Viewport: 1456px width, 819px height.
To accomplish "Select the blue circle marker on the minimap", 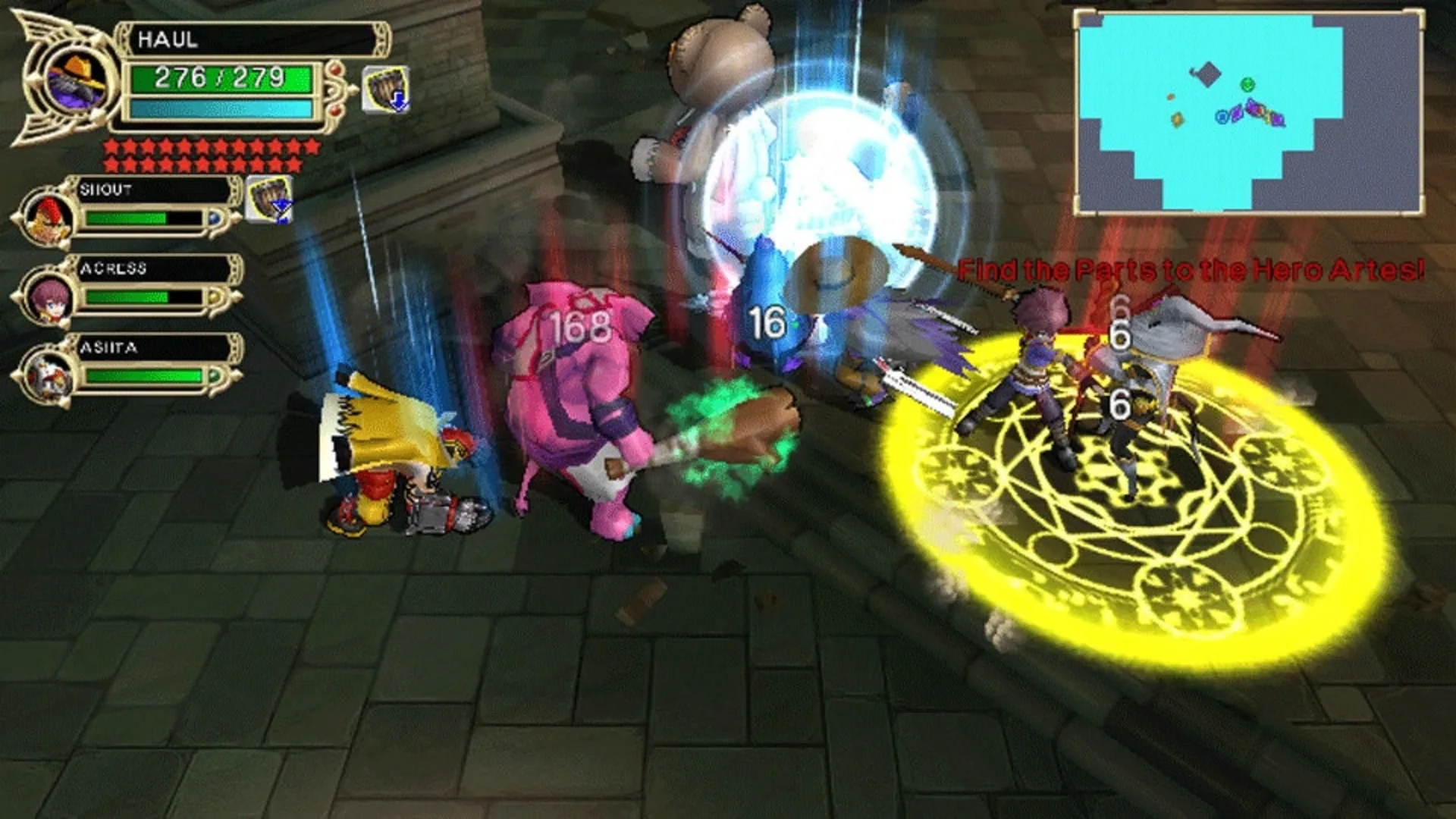I will pos(1222,117).
